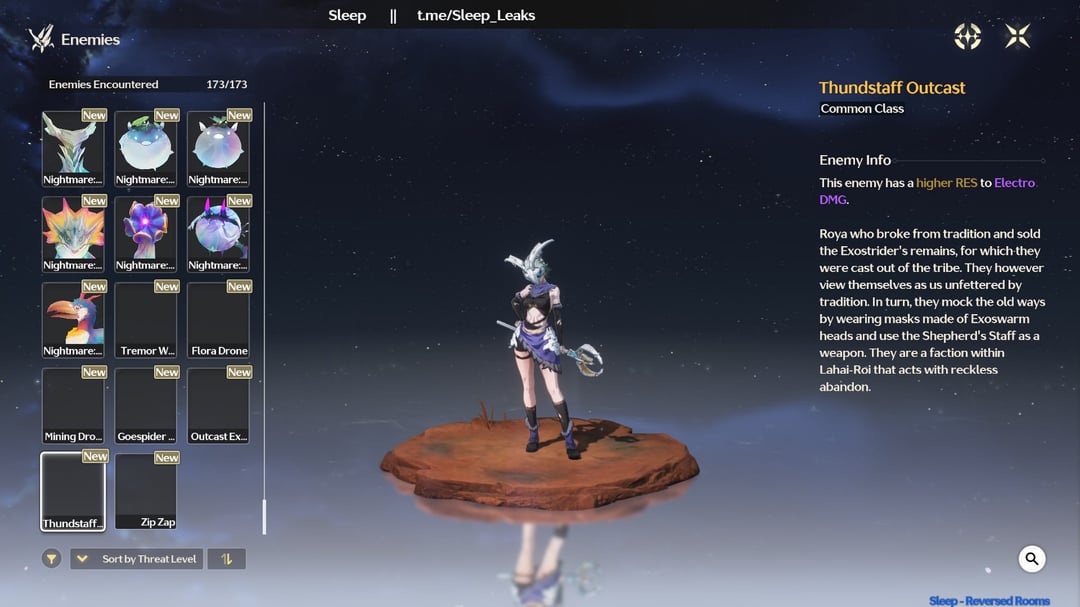The height and width of the screenshot is (607, 1080).
Task: View the Outcast Ex... enemy entry
Action: point(218,406)
